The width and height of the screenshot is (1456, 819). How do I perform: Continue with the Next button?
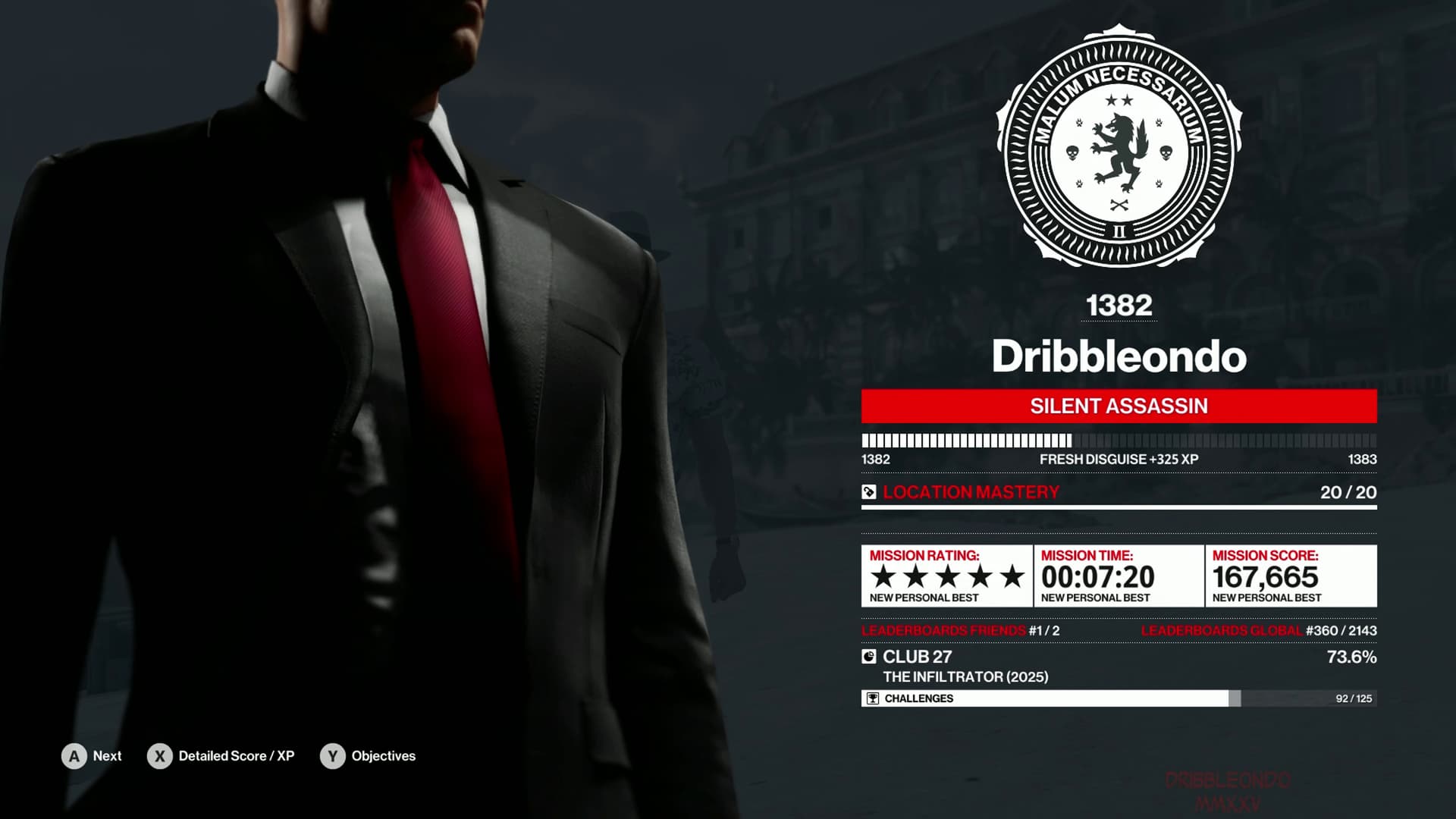pyautogui.click(x=92, y=756)
